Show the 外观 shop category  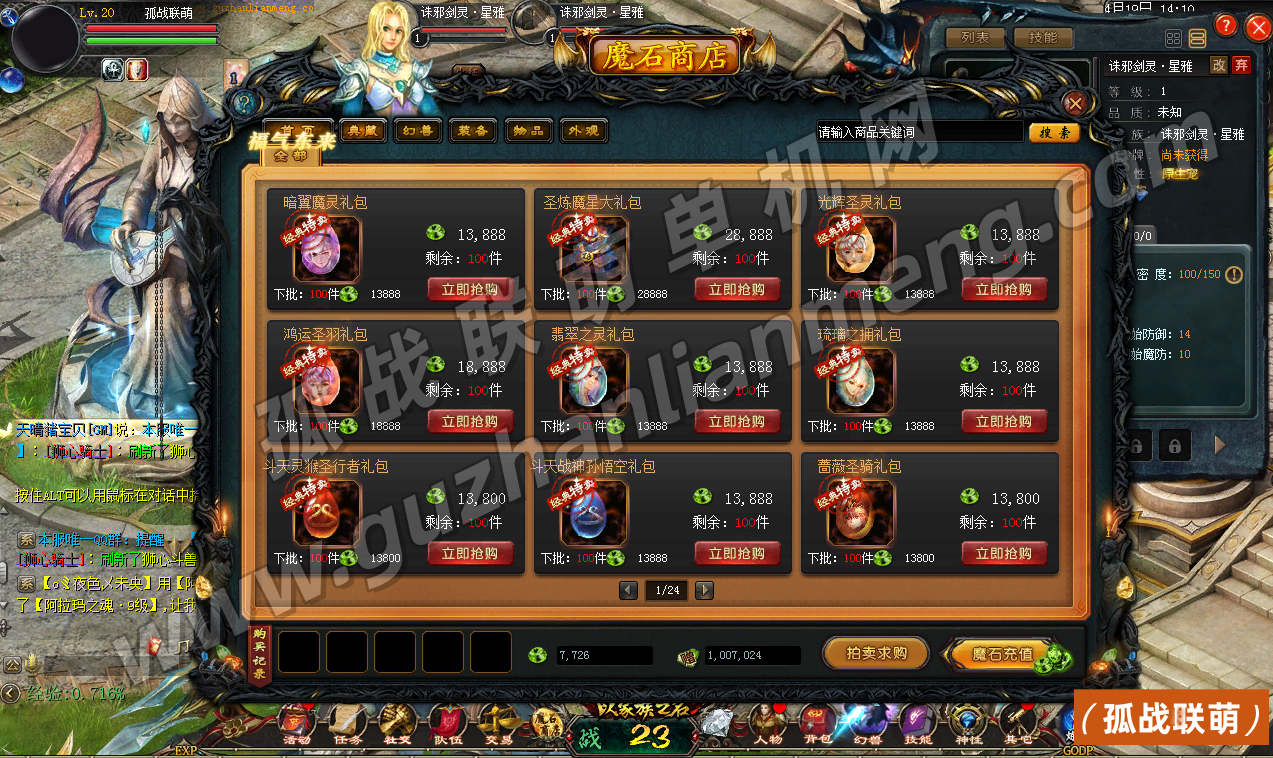tap(583, 131)
